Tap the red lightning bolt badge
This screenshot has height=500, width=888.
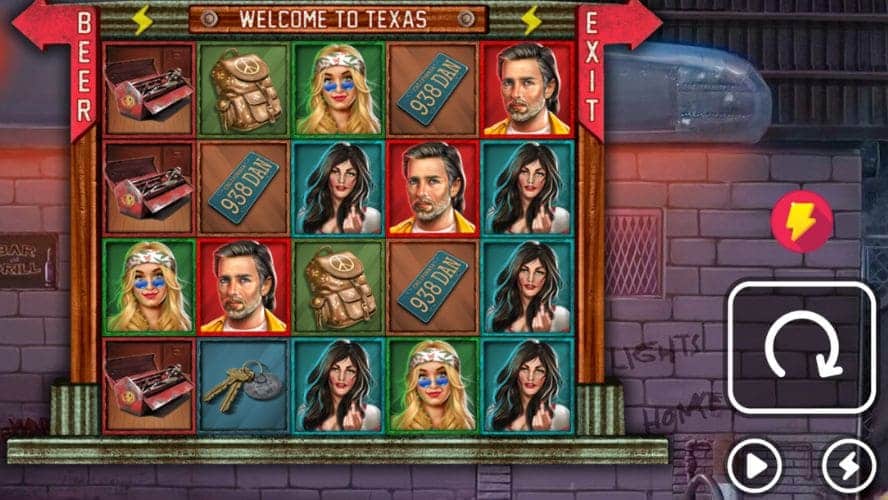(802, 221)
